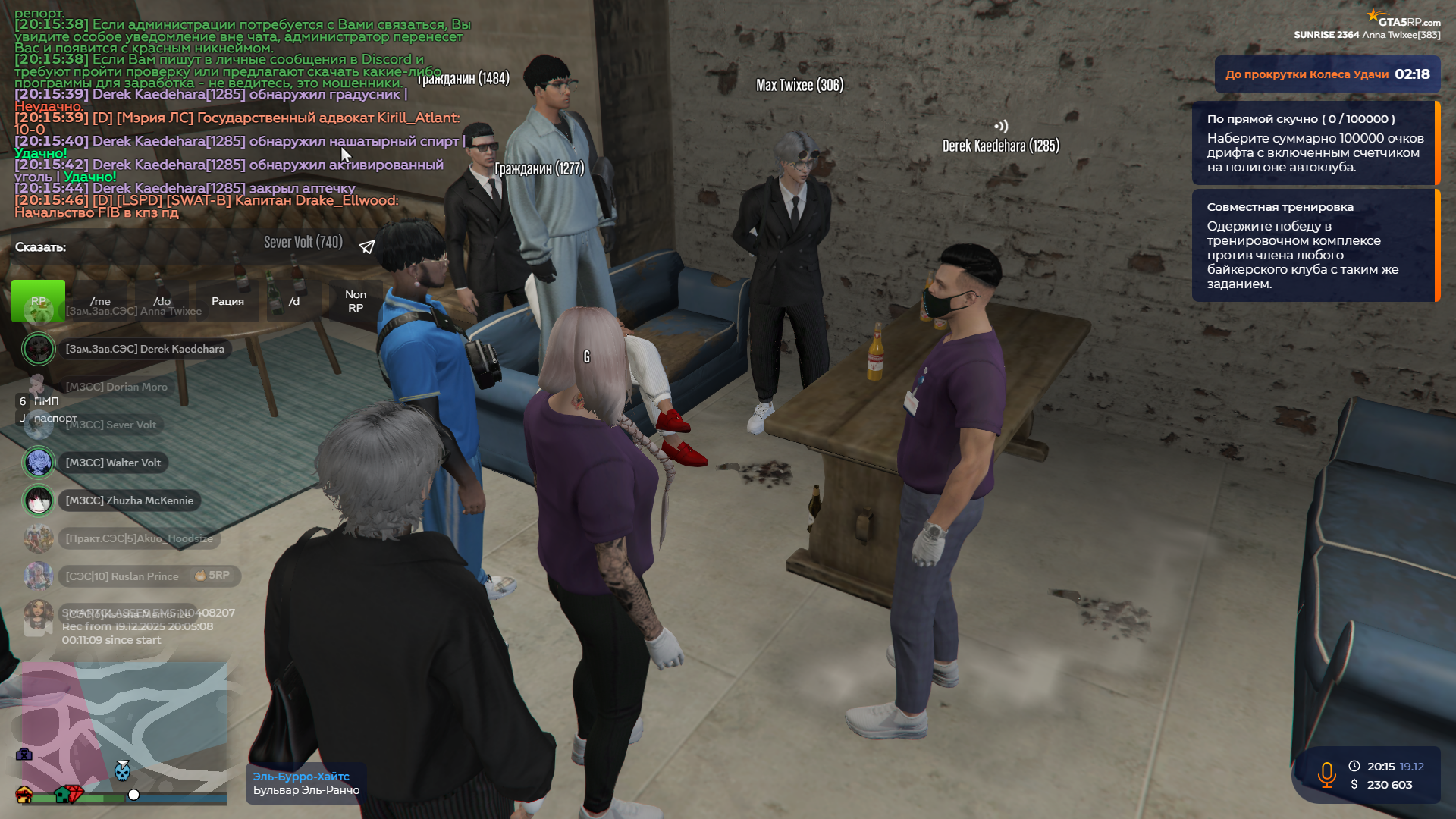Expand the 'Совместная тренировка' quest panel
This screenshot has height=819, width=1456.
(1314, 245)
